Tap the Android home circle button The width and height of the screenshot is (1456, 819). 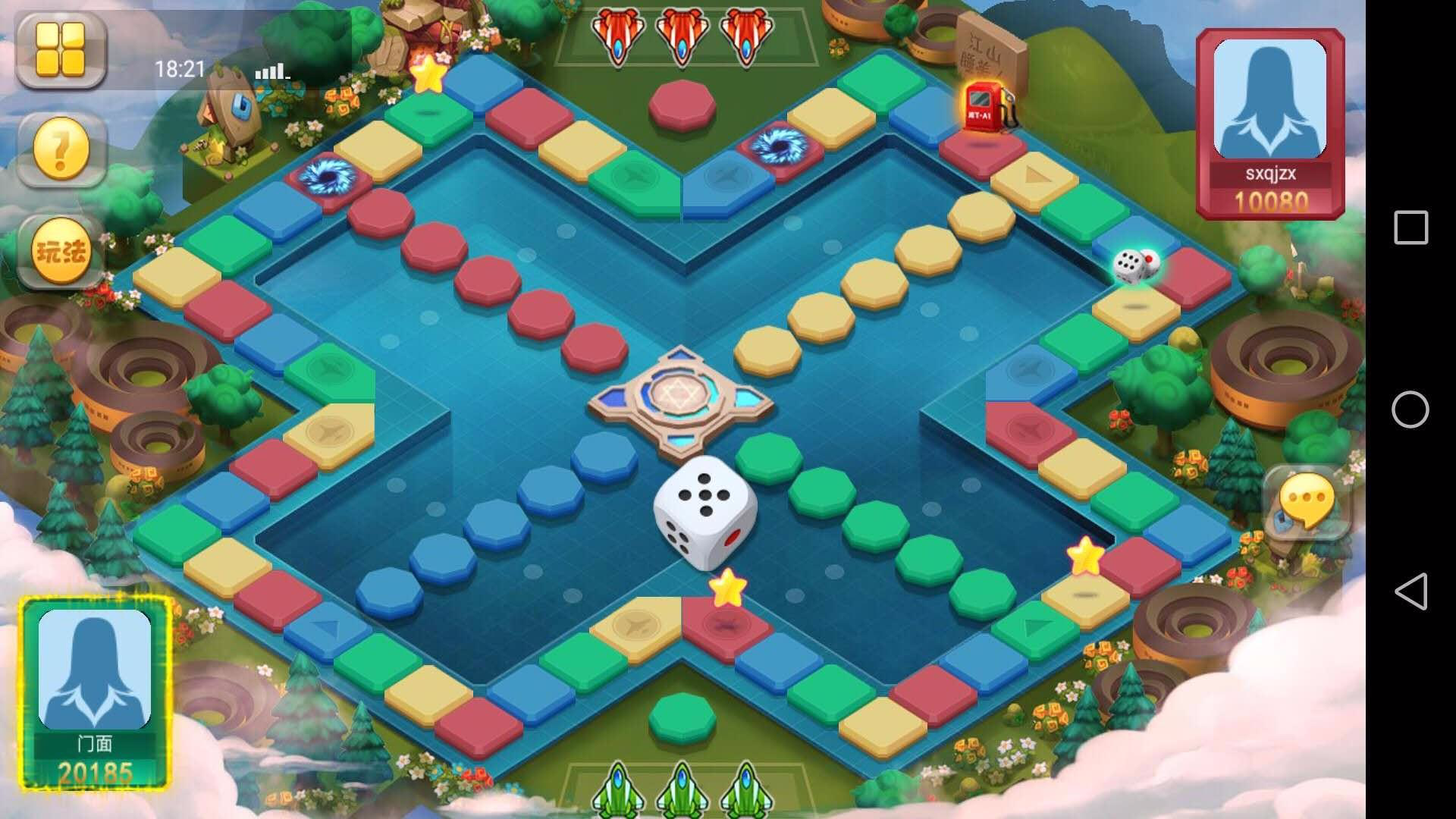(1410, 409)
